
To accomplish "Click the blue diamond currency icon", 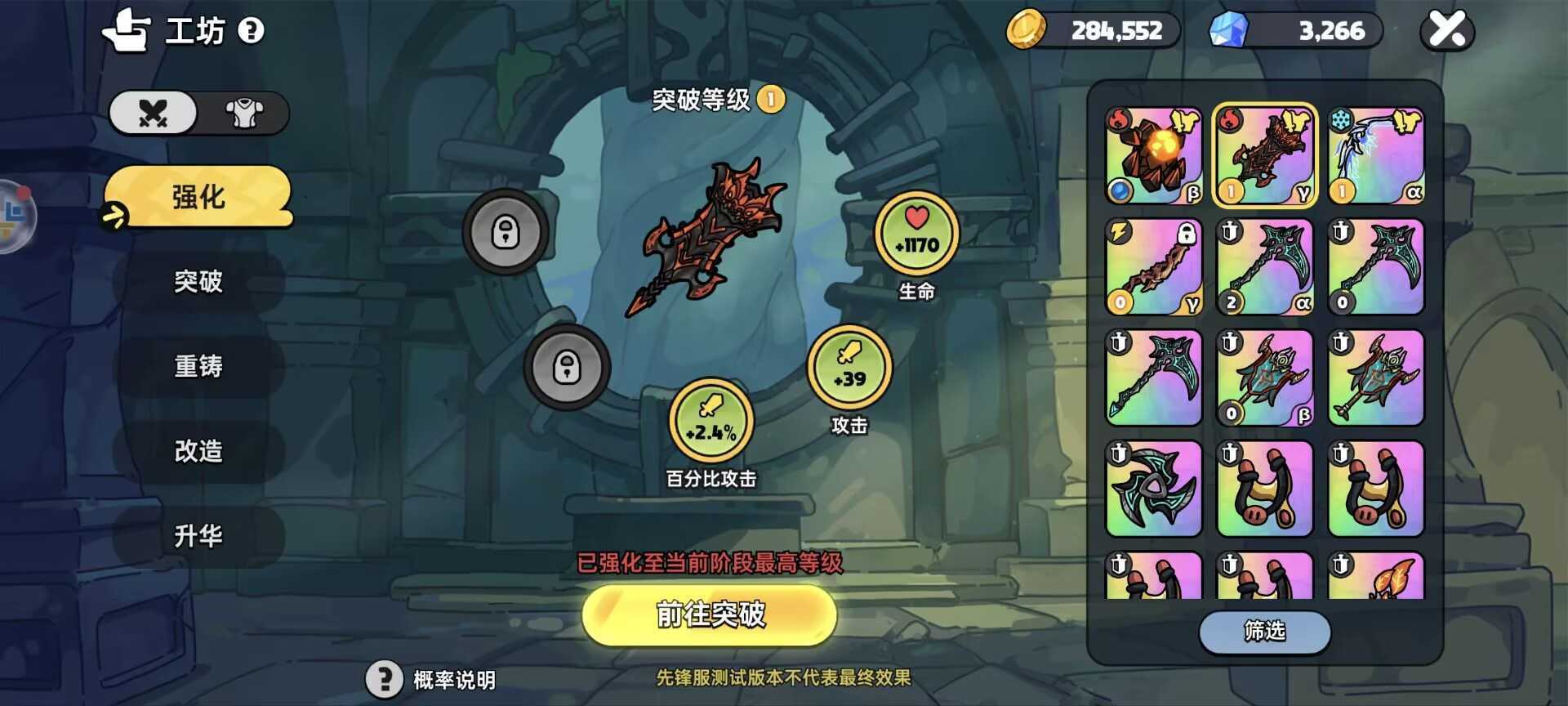I will tap(1227, 30).
